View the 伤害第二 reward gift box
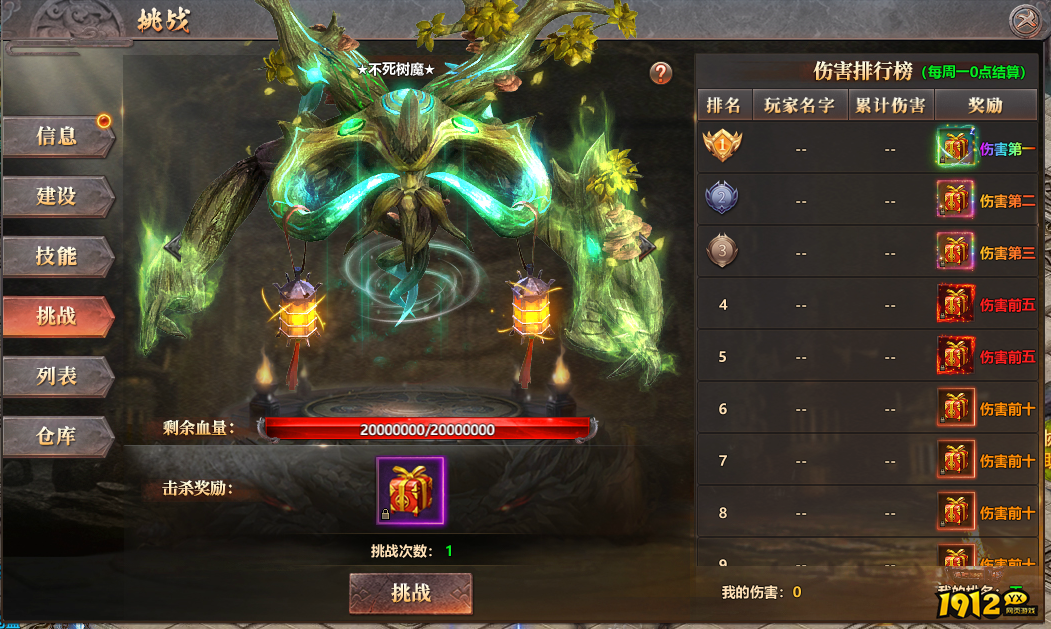This screenshot has width=1051, height=629. (x=955, y=200)
